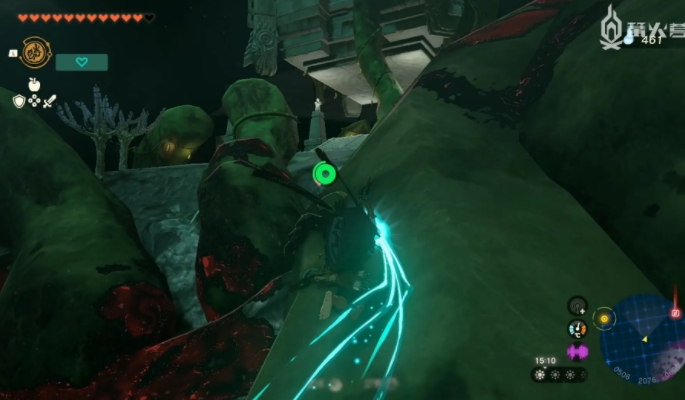The width and height of the screenshot is (685, 400).
Task: Click the purple sound-wave noise meter
Action: tap(577, 351)
